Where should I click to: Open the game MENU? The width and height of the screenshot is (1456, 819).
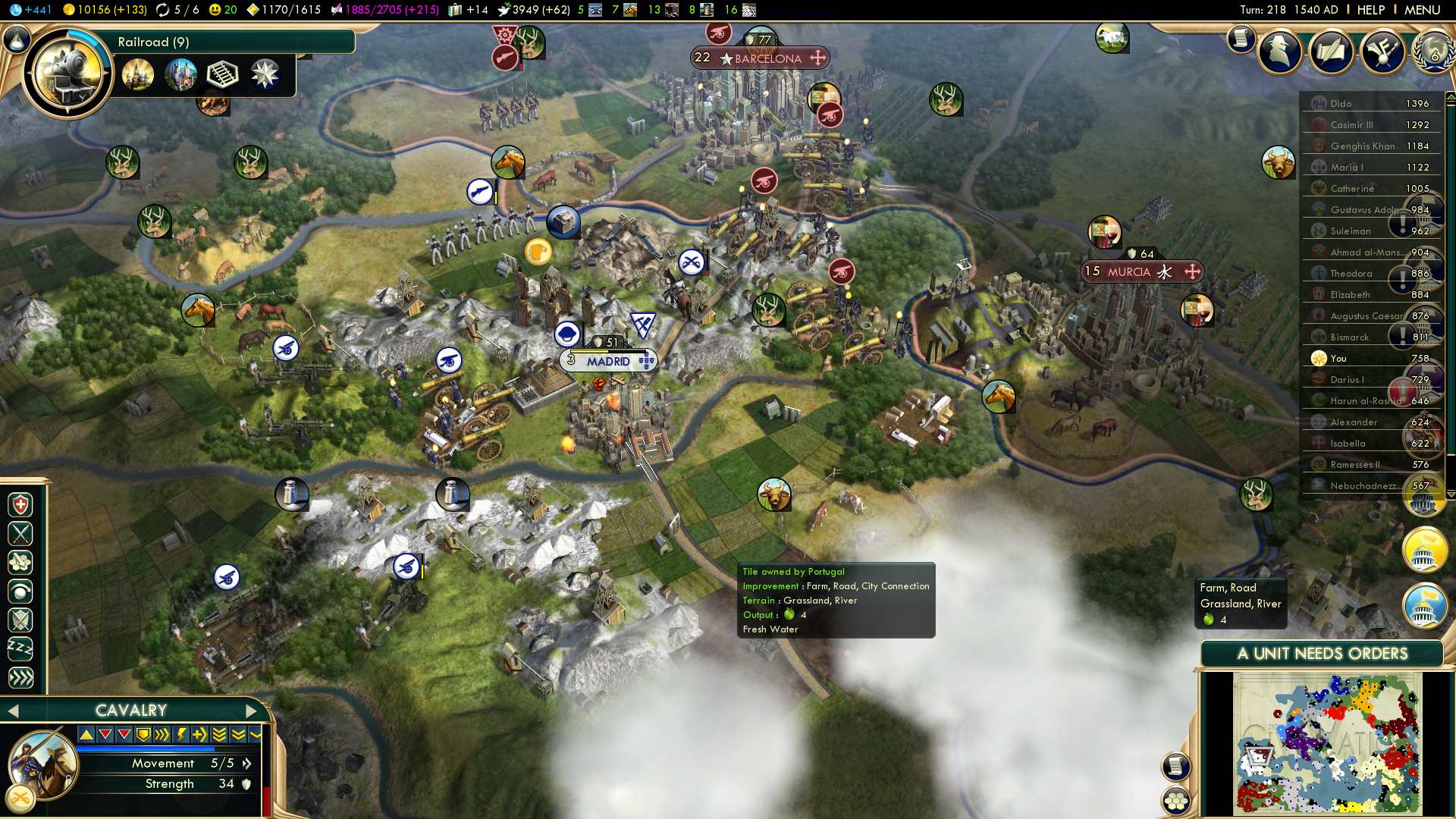1422,10
